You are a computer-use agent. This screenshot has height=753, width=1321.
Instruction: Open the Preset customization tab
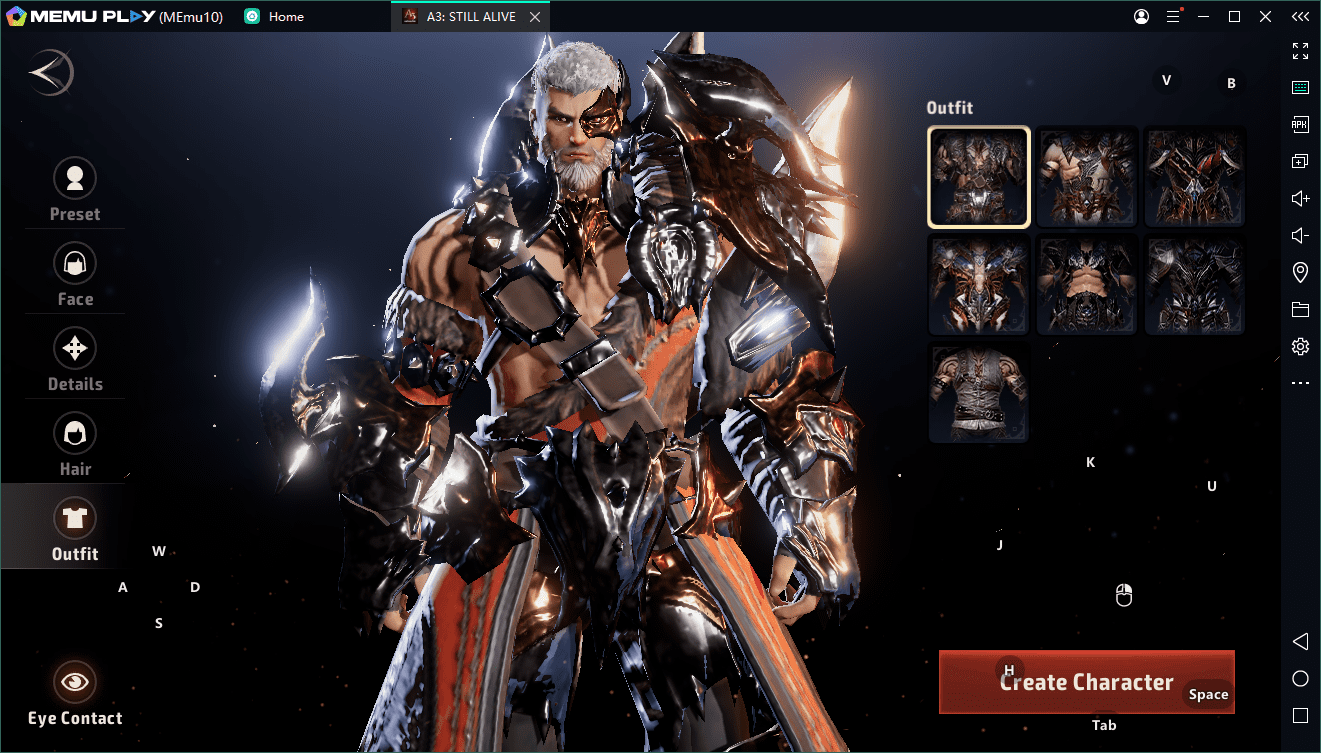click(x=75, y=189)
